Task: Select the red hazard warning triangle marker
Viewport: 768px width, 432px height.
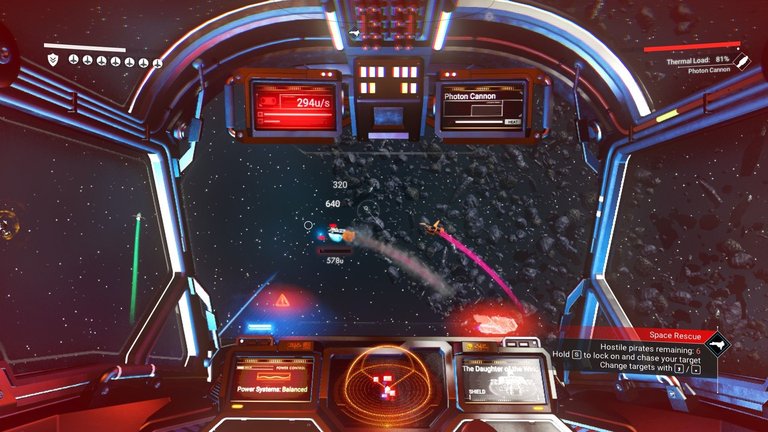Action: [x=283, y=299]
